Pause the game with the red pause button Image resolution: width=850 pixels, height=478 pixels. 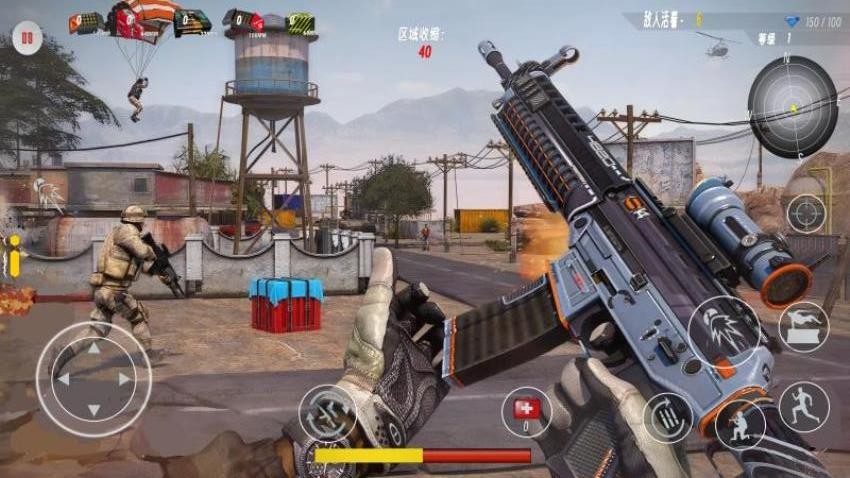click(x=27, y=40)
